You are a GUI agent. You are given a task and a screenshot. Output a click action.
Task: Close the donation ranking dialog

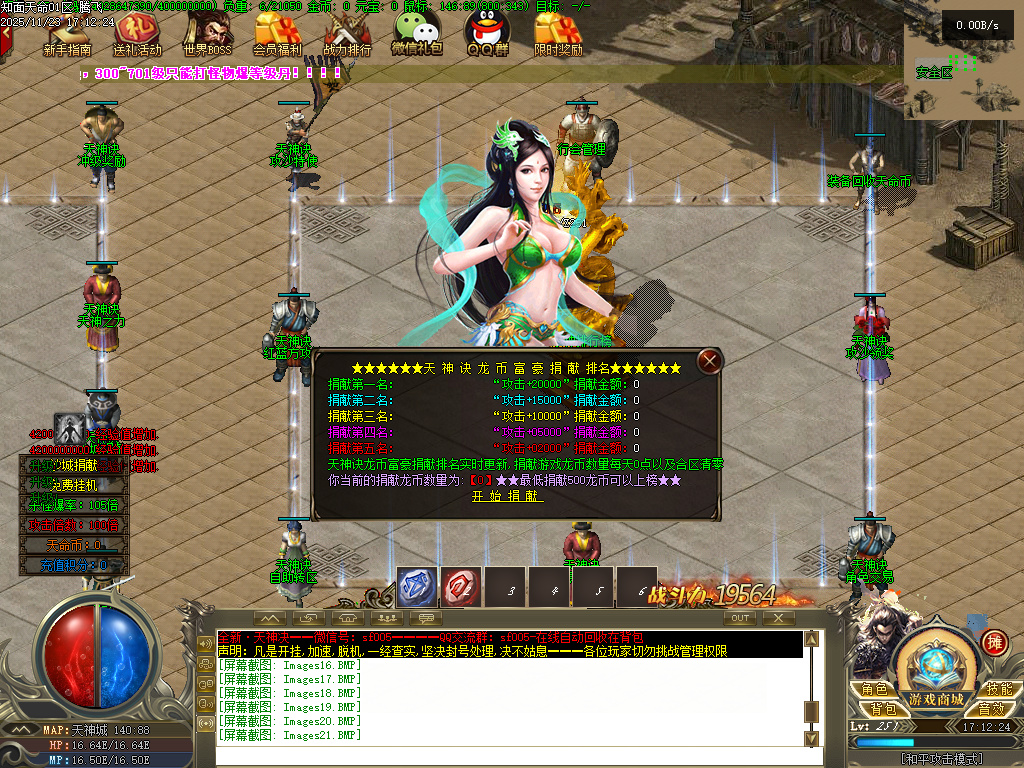pyautogui.click(x=709, y=361)
